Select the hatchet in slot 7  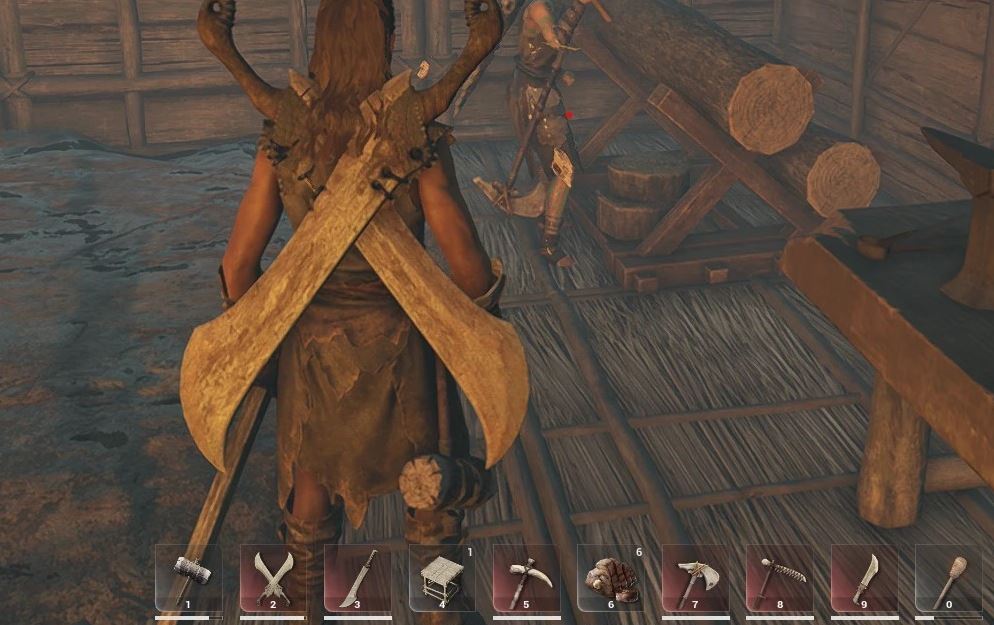pyautogui.click(x=695, y=577)
